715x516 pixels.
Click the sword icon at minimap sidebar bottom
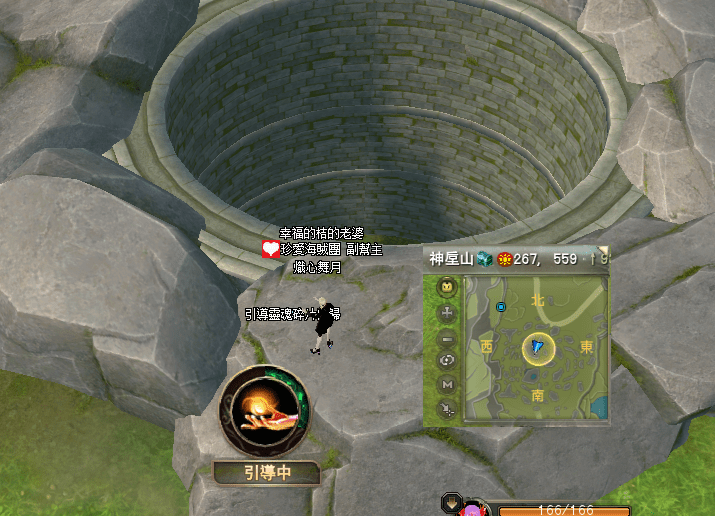pos(446,408)
